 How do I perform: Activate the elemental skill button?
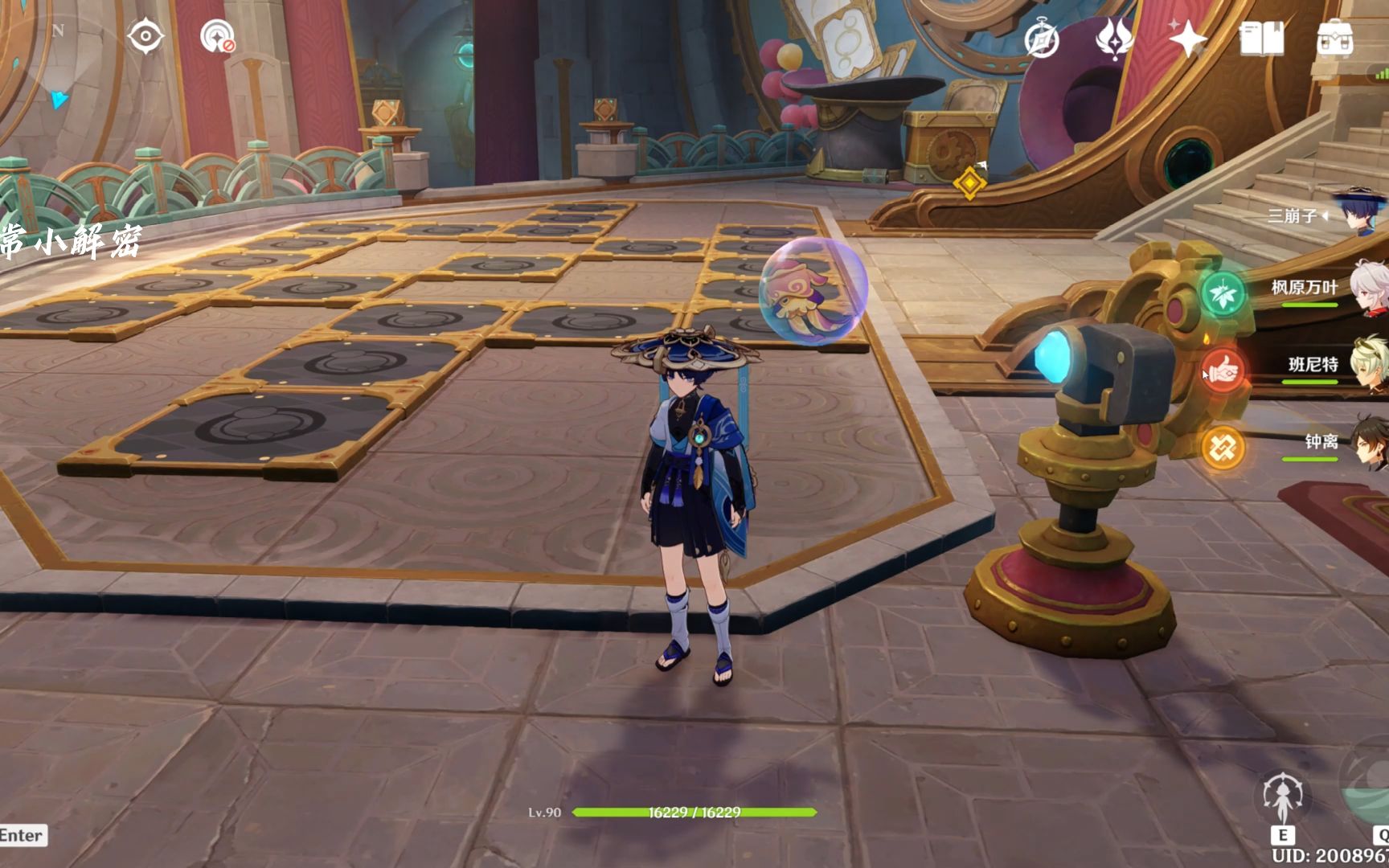click(1283, 799)
